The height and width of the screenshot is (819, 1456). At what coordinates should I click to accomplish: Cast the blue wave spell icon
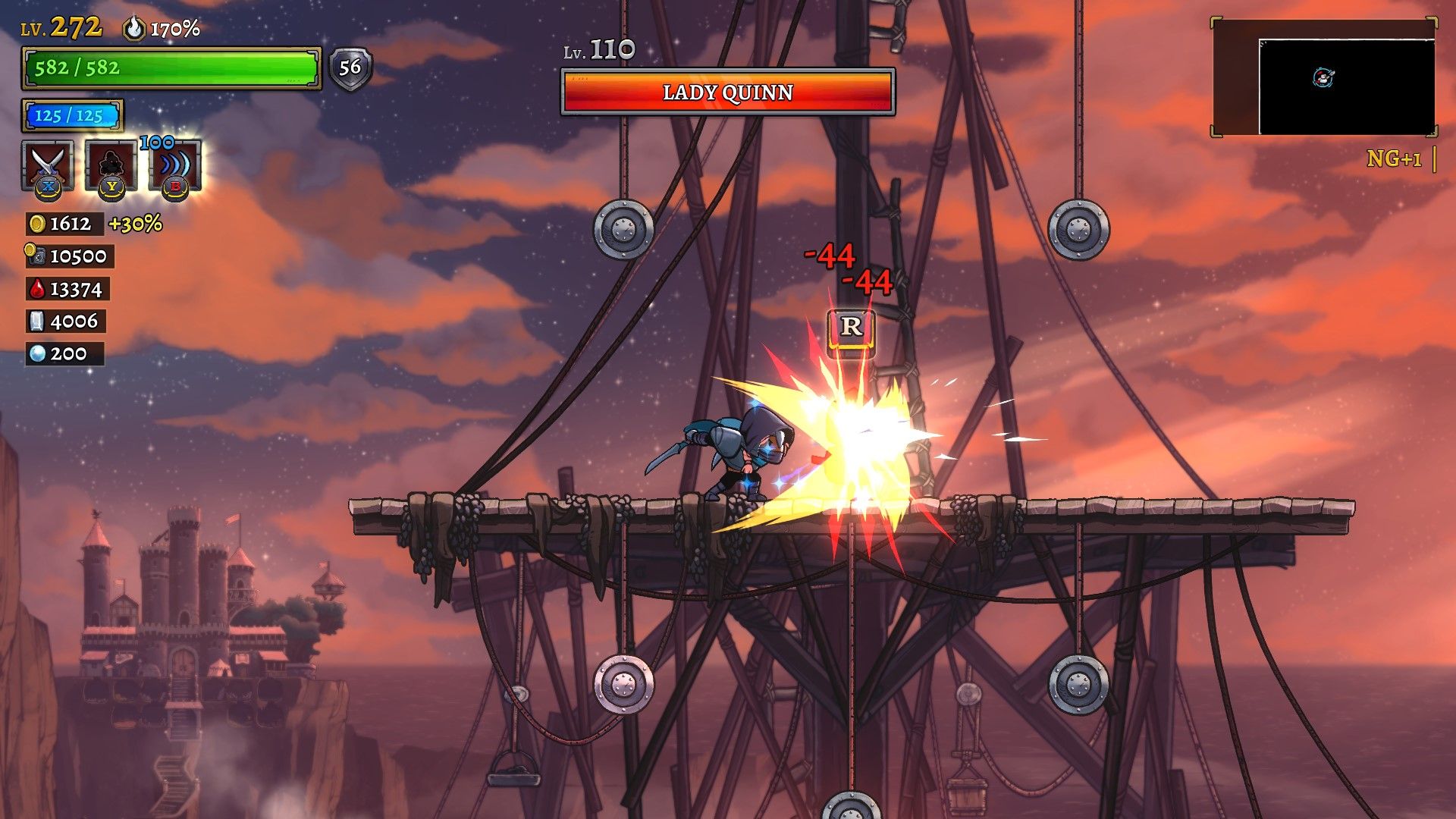click(x=175, y=165)
